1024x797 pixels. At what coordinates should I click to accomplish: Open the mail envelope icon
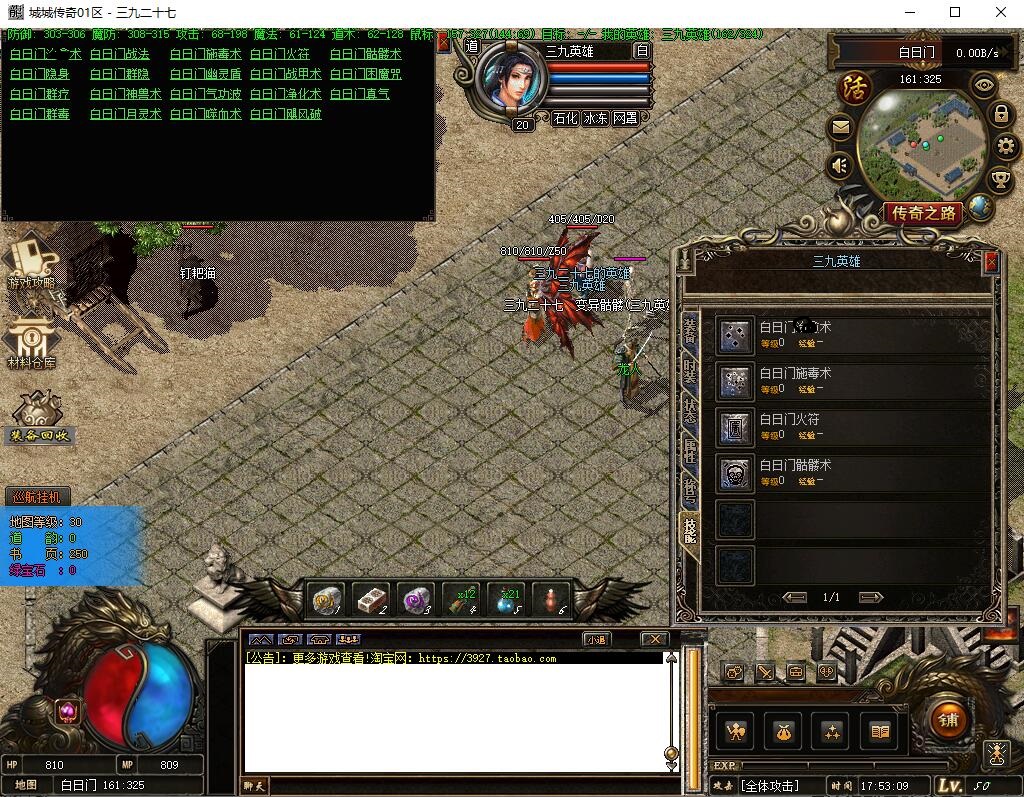click(840, 128)
